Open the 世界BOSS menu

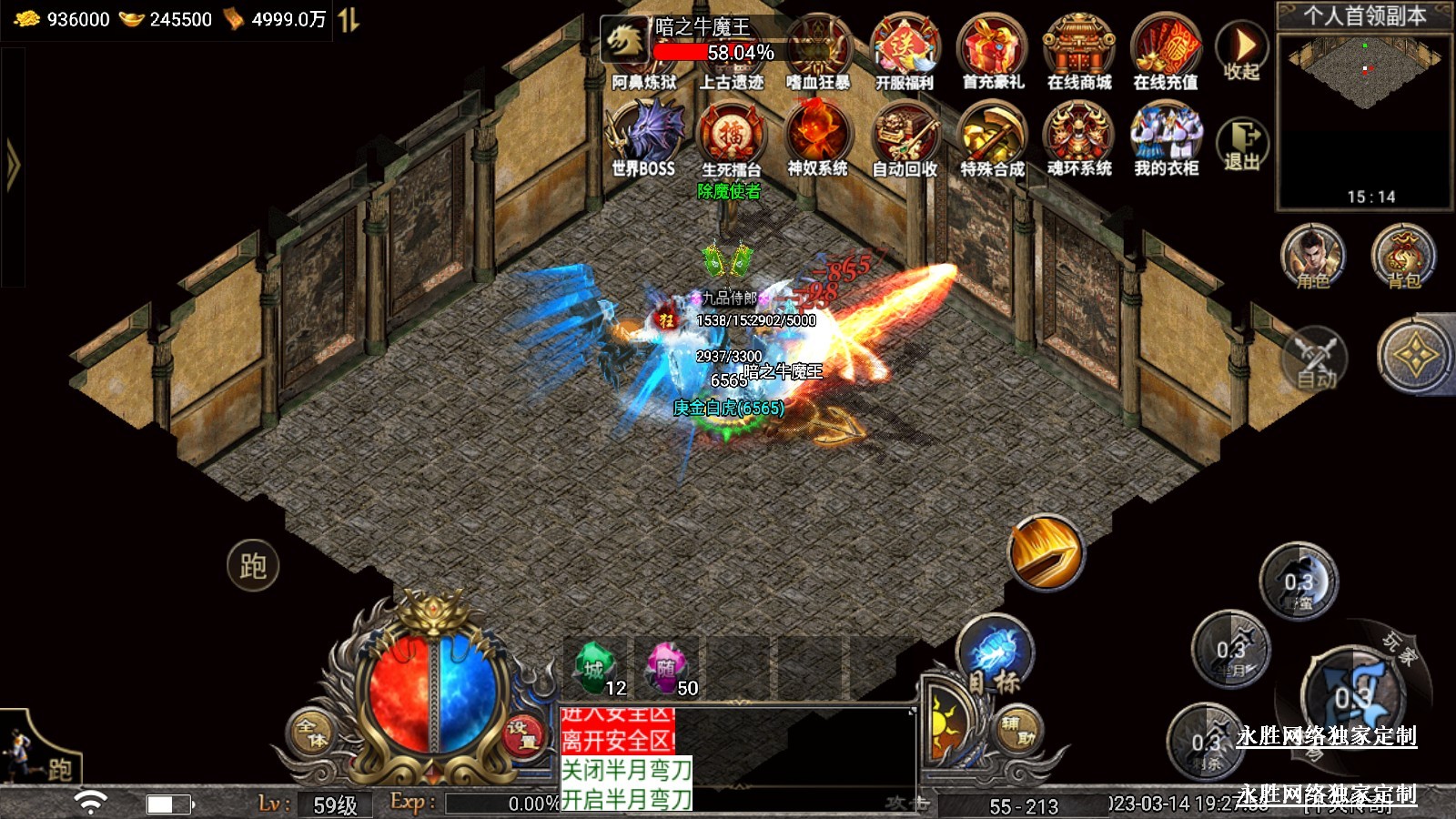click(x=644, y=136)
